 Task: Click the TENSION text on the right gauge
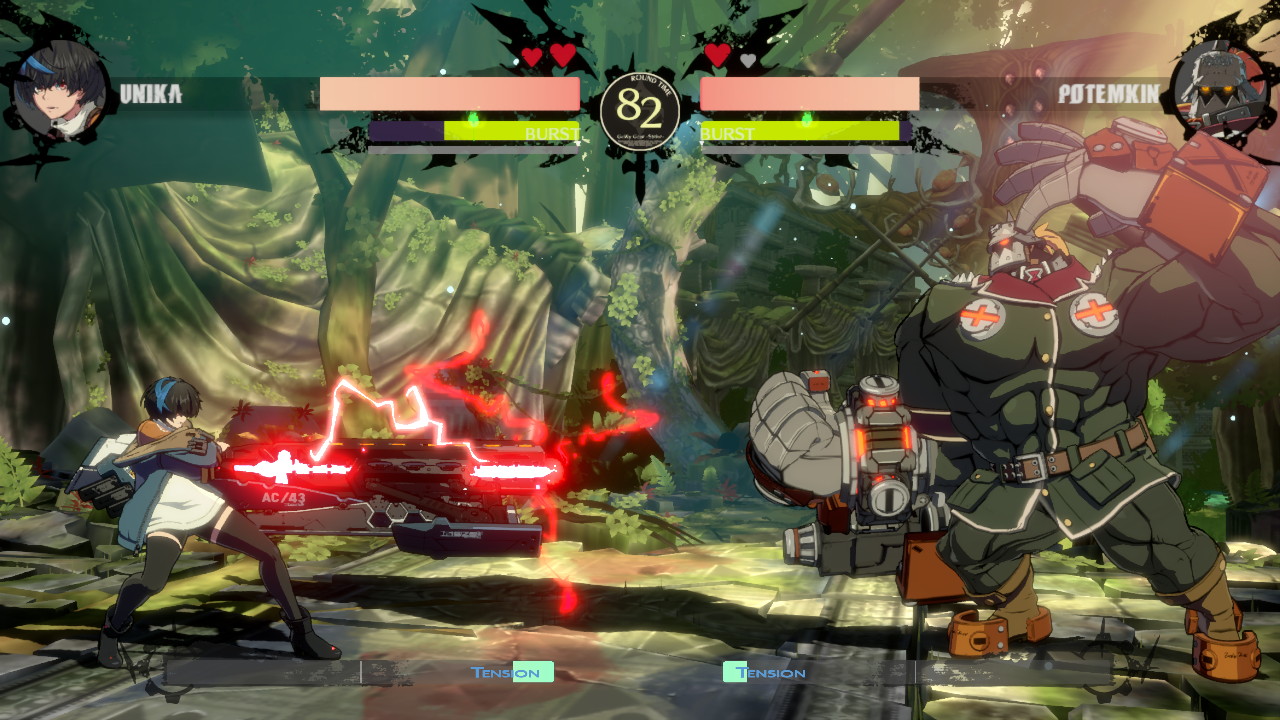775,673
